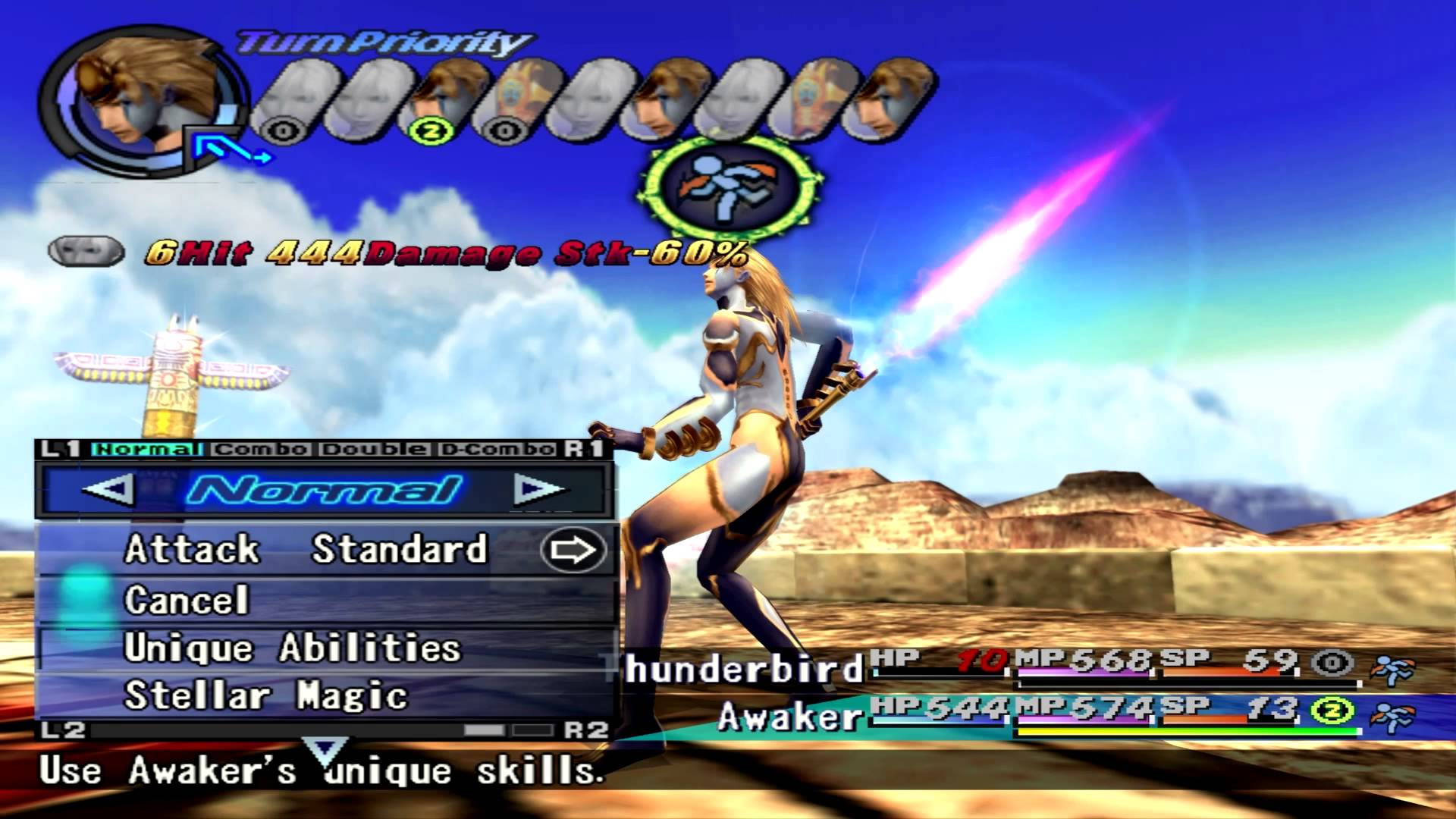
Task: Choose Cancel in the battle menu
Action: coord(187,600)
